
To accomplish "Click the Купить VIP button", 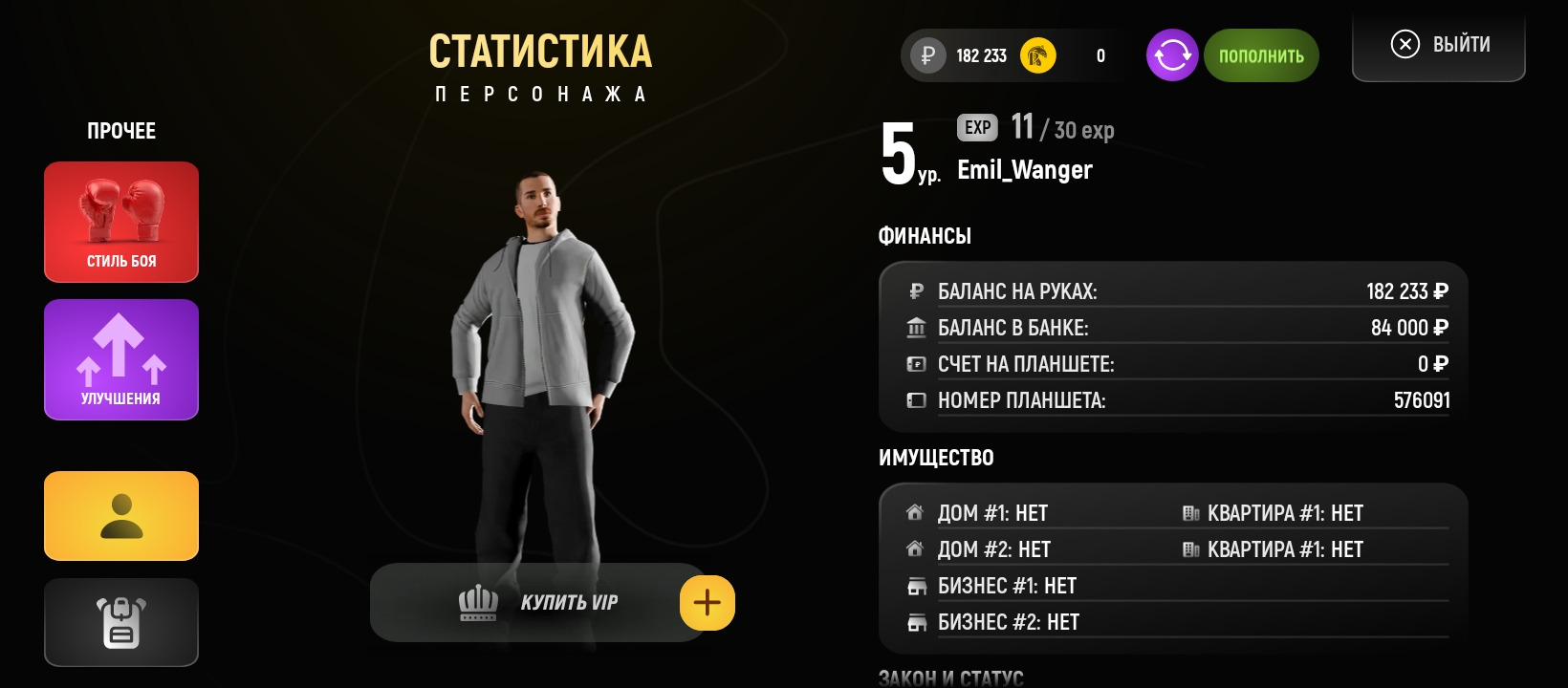I will pos(537,603).
